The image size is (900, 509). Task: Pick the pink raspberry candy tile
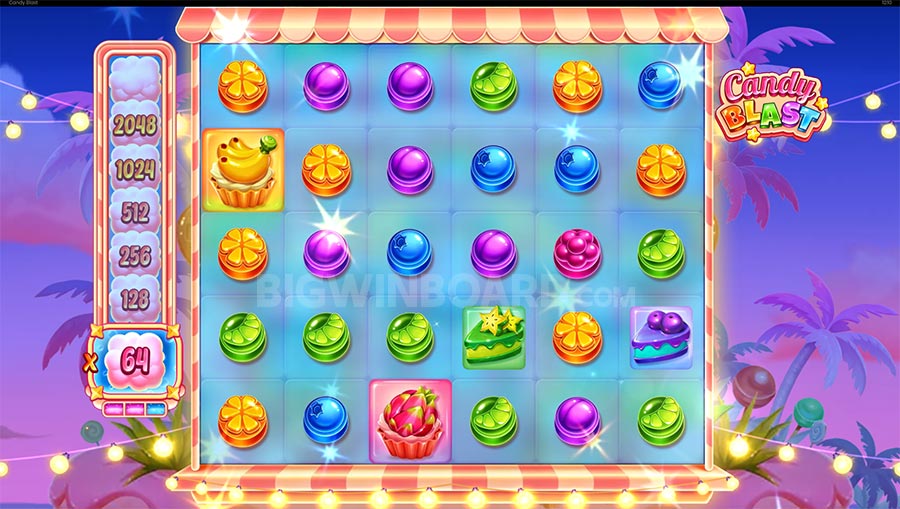(x=577, y=252)
